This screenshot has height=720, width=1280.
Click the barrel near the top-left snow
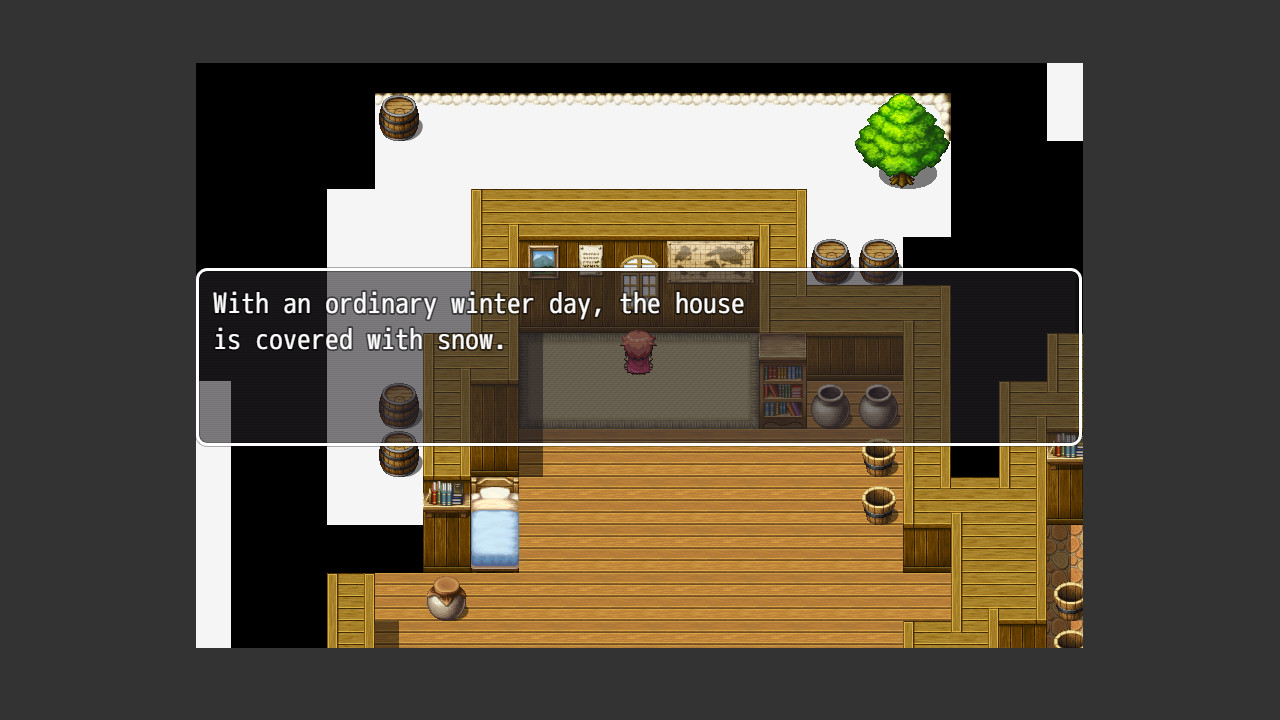[399, 118]
